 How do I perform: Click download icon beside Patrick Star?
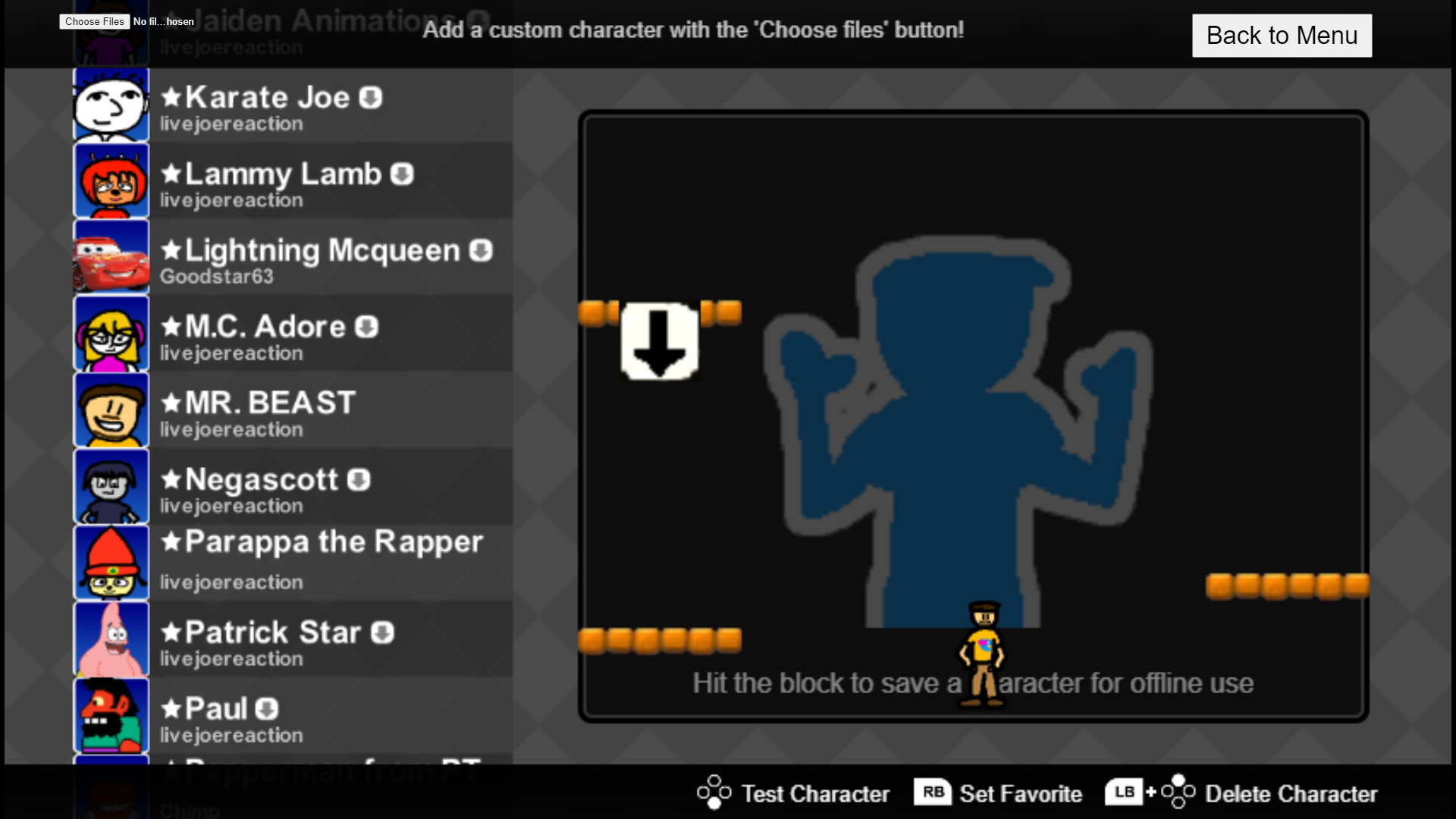(381, 632)
